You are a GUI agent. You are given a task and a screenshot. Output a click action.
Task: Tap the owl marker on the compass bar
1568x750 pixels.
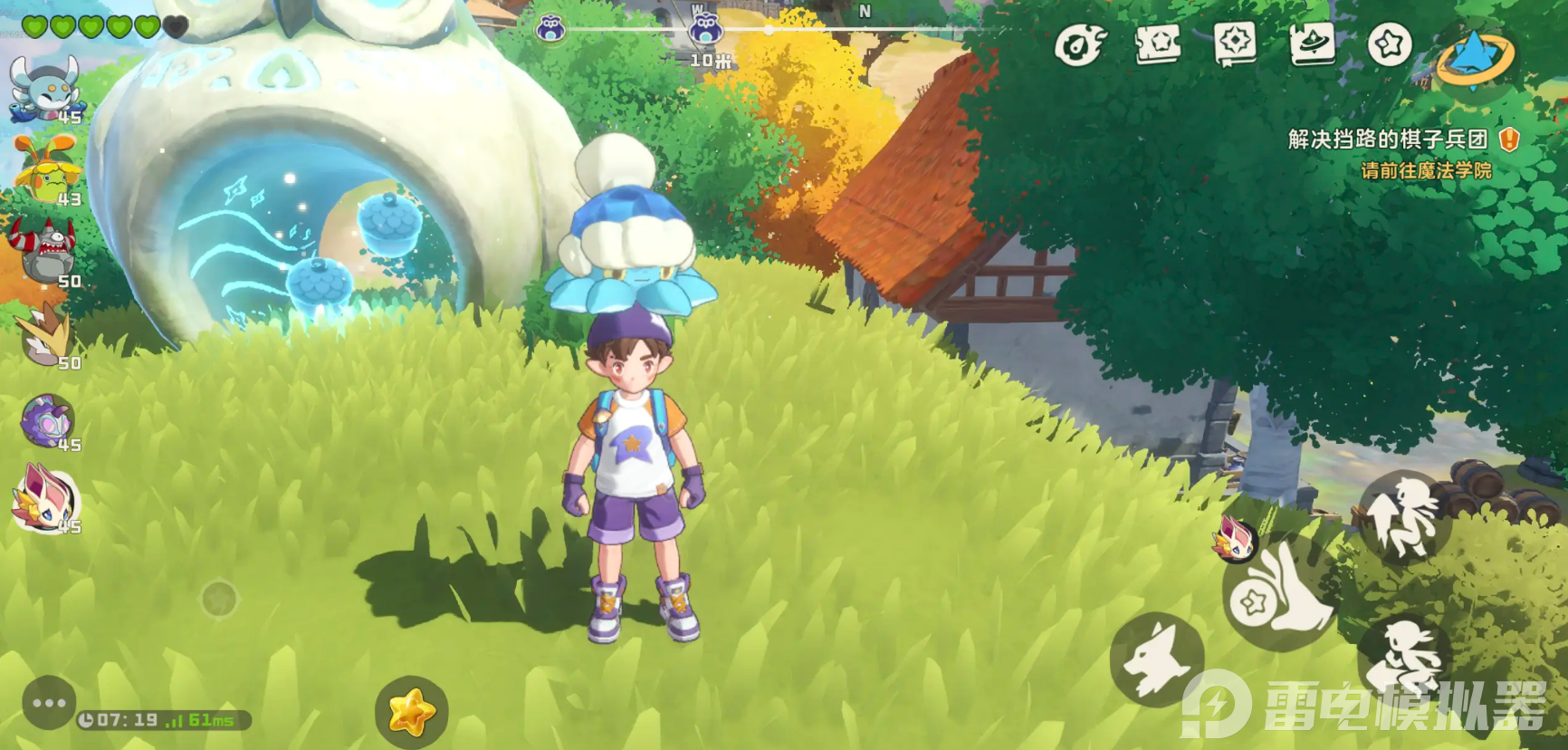[x=704, y=31]
